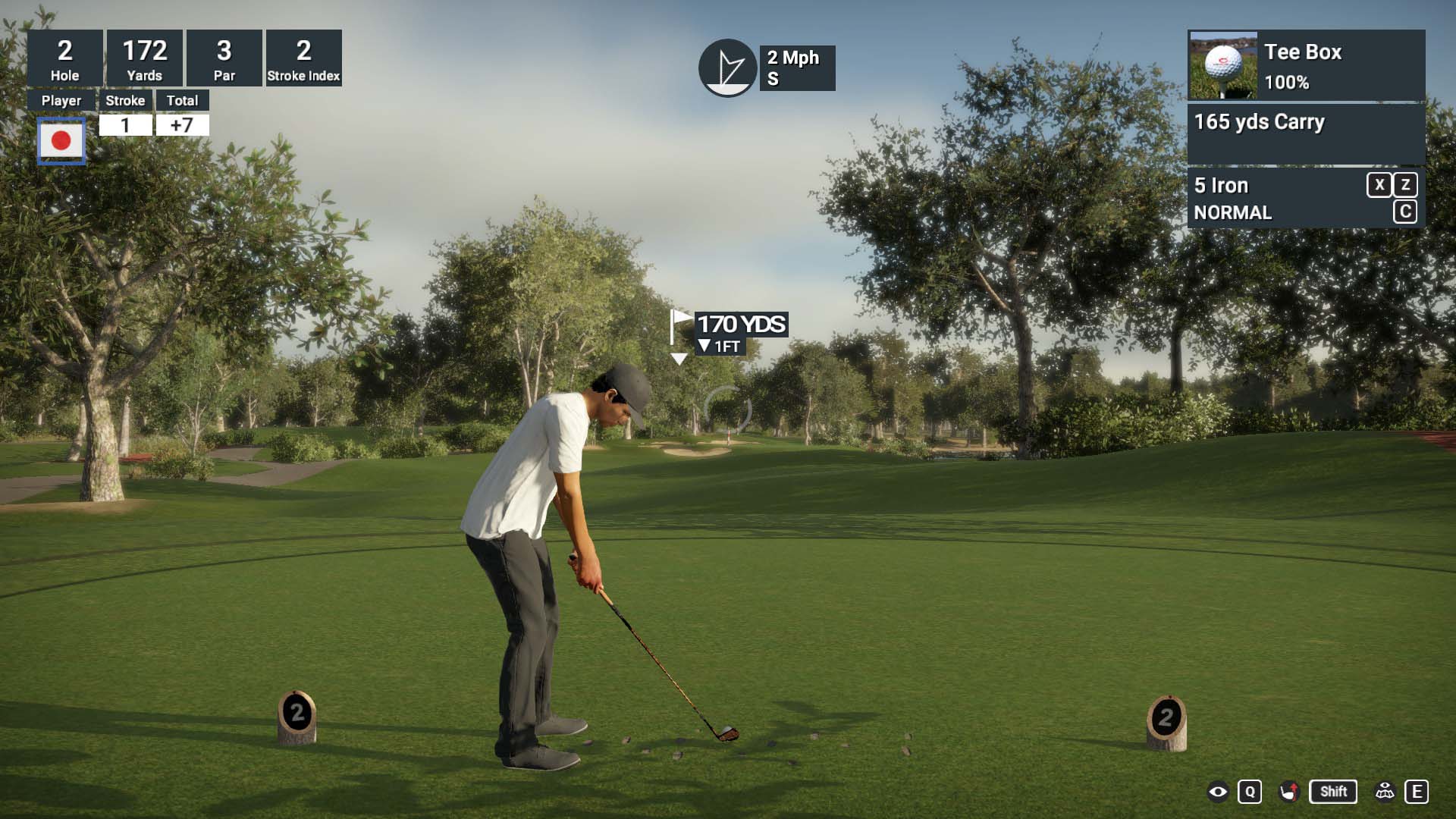Click the eye view icon
This screenshot has width=1456, height=819.
[x=1218, y=792]
